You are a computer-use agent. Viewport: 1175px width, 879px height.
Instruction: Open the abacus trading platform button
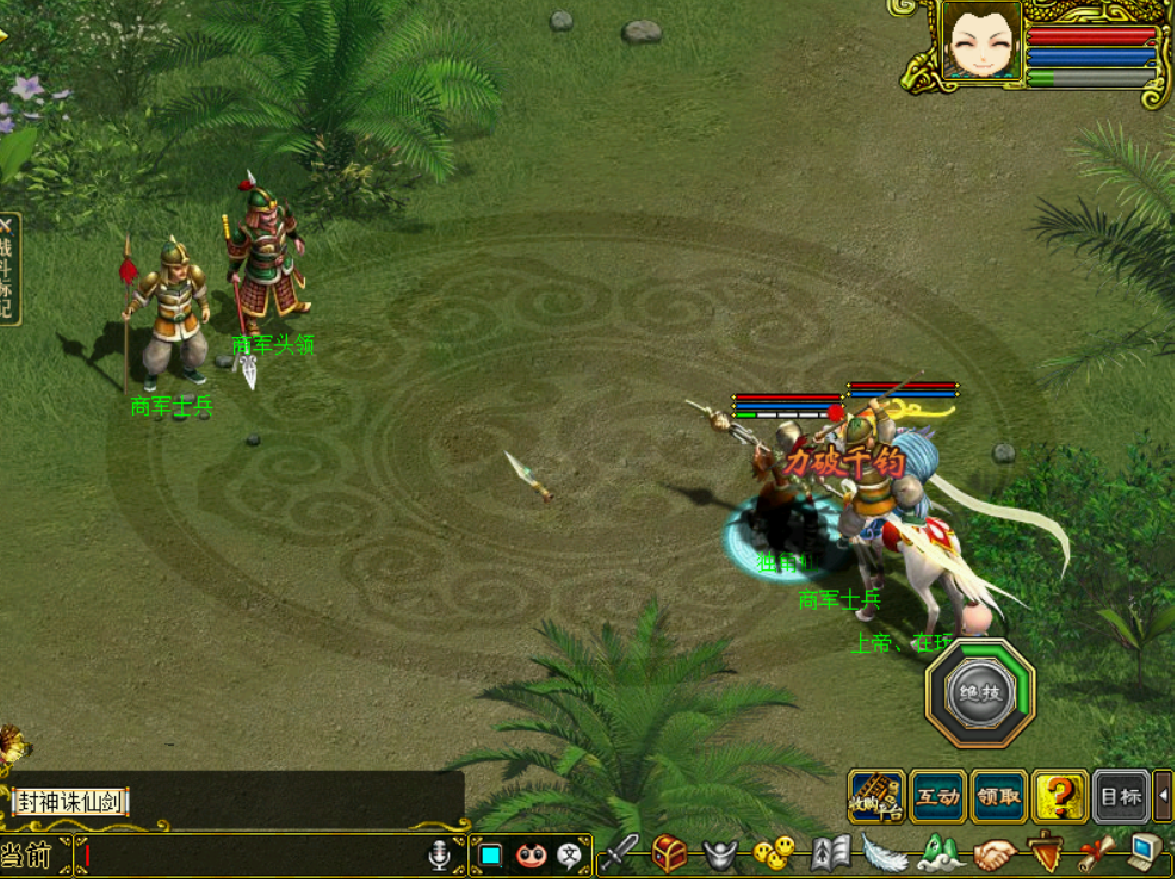(x=877, y=797)
